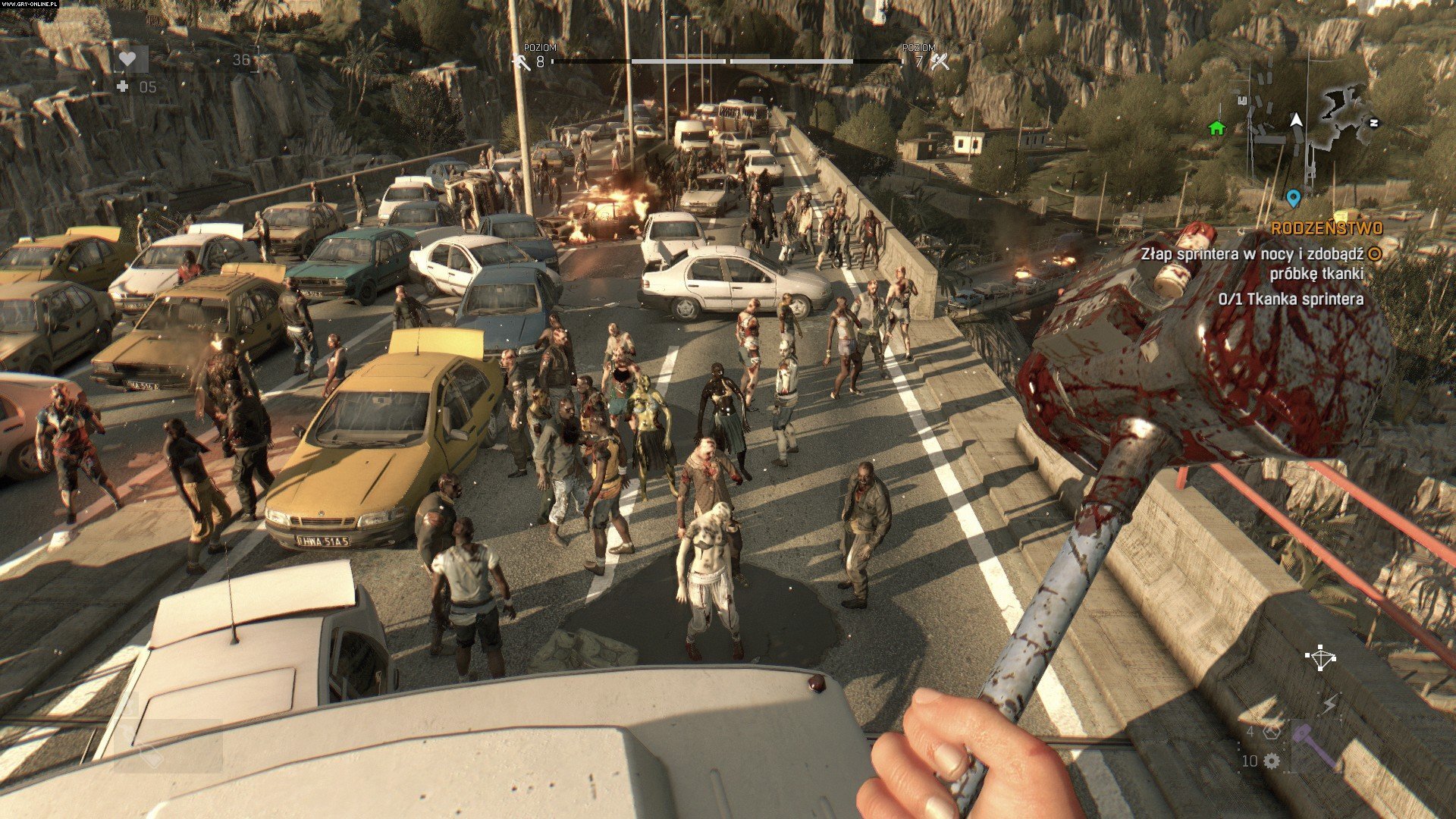This screenshot has width=1456, height=819.
Task: Click the crossed weapons power level icon
Action: pyautogui.click(x=940, y=61)
